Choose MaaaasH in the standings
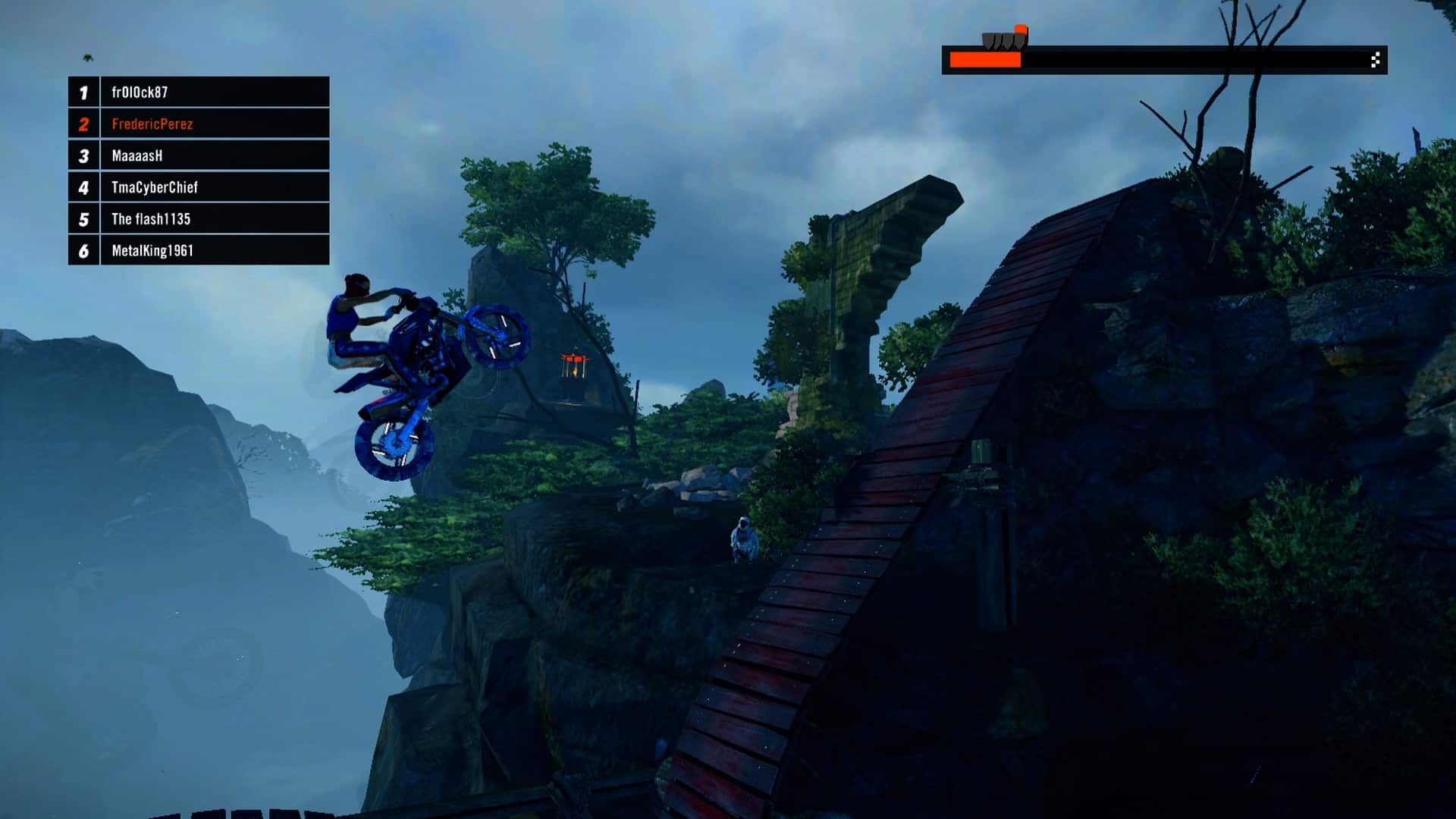Image resolution: width=1456 pixels, height=819 pixels. point(199,155)
